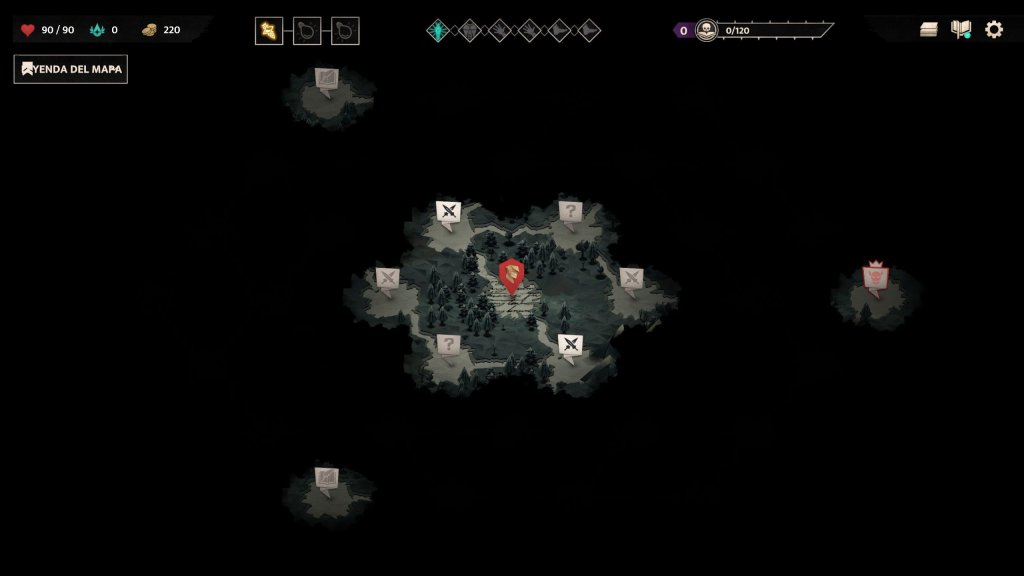
Task: Select the red boss skull map marker
Action: [x=875, y=277]
